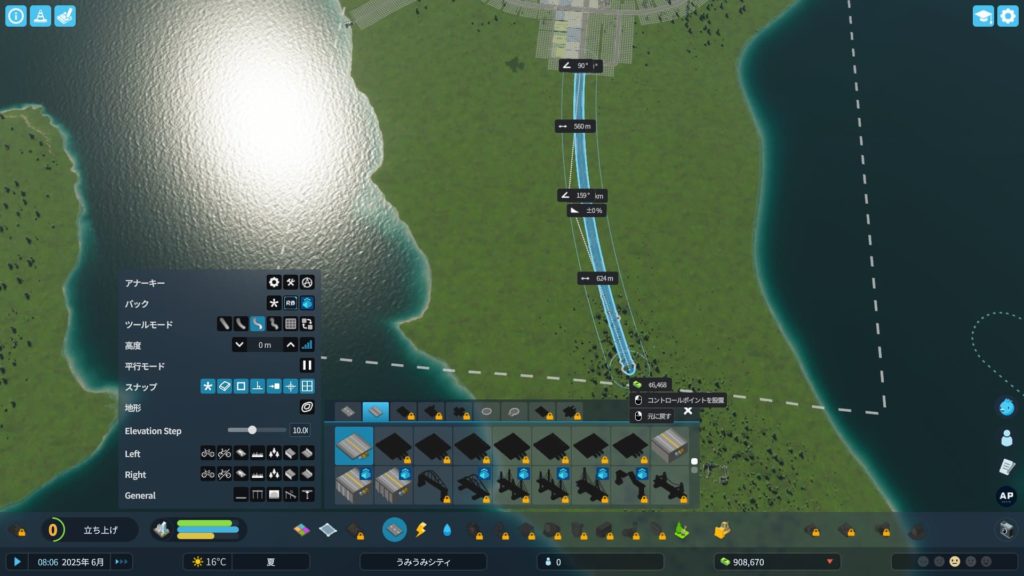Screen dimensions: 1024x576
Task: Open the information panel icon
Action: click(16, 16)
